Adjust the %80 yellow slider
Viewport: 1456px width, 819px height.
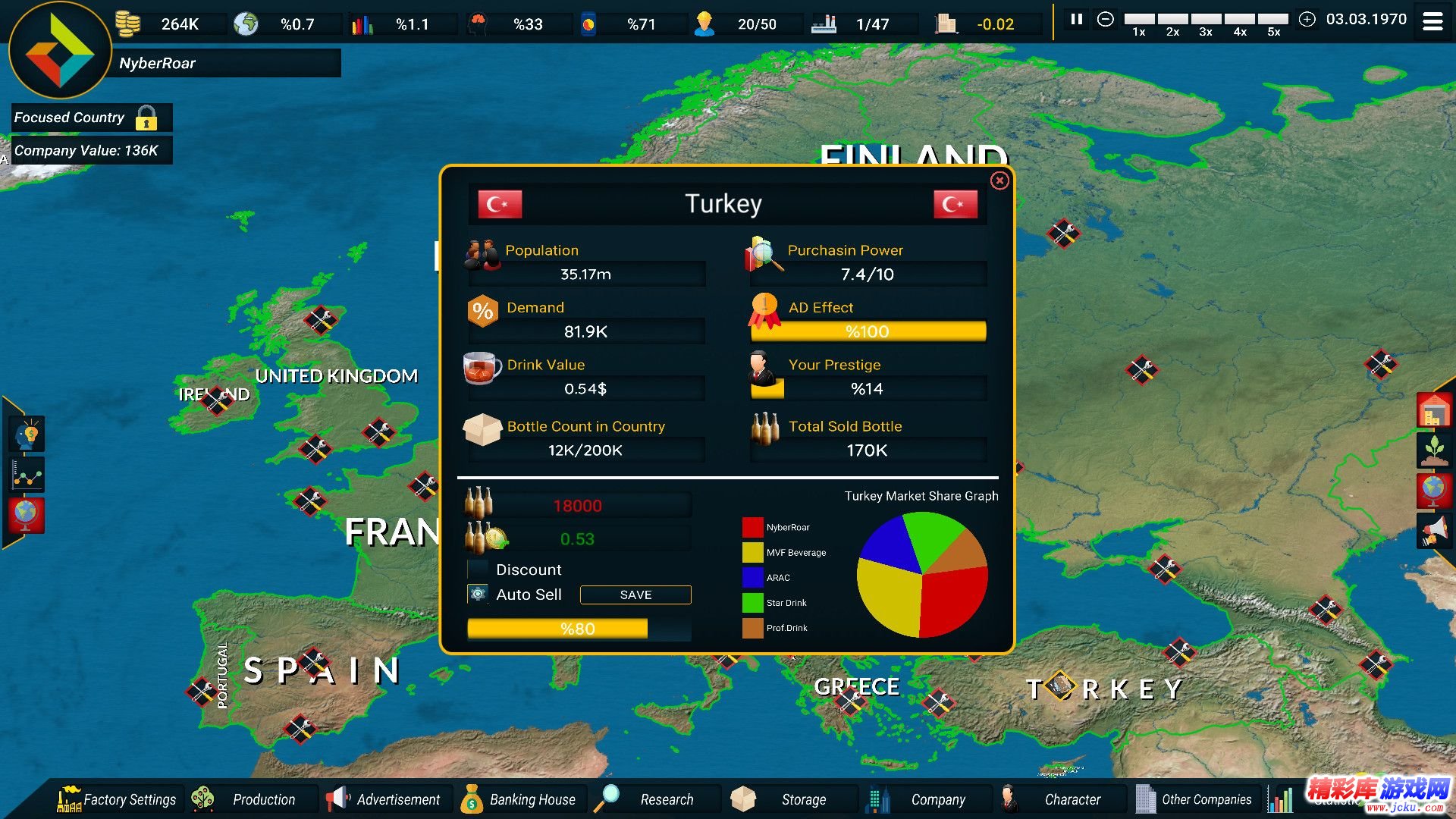pyautogui.click(x=578, y=629)
